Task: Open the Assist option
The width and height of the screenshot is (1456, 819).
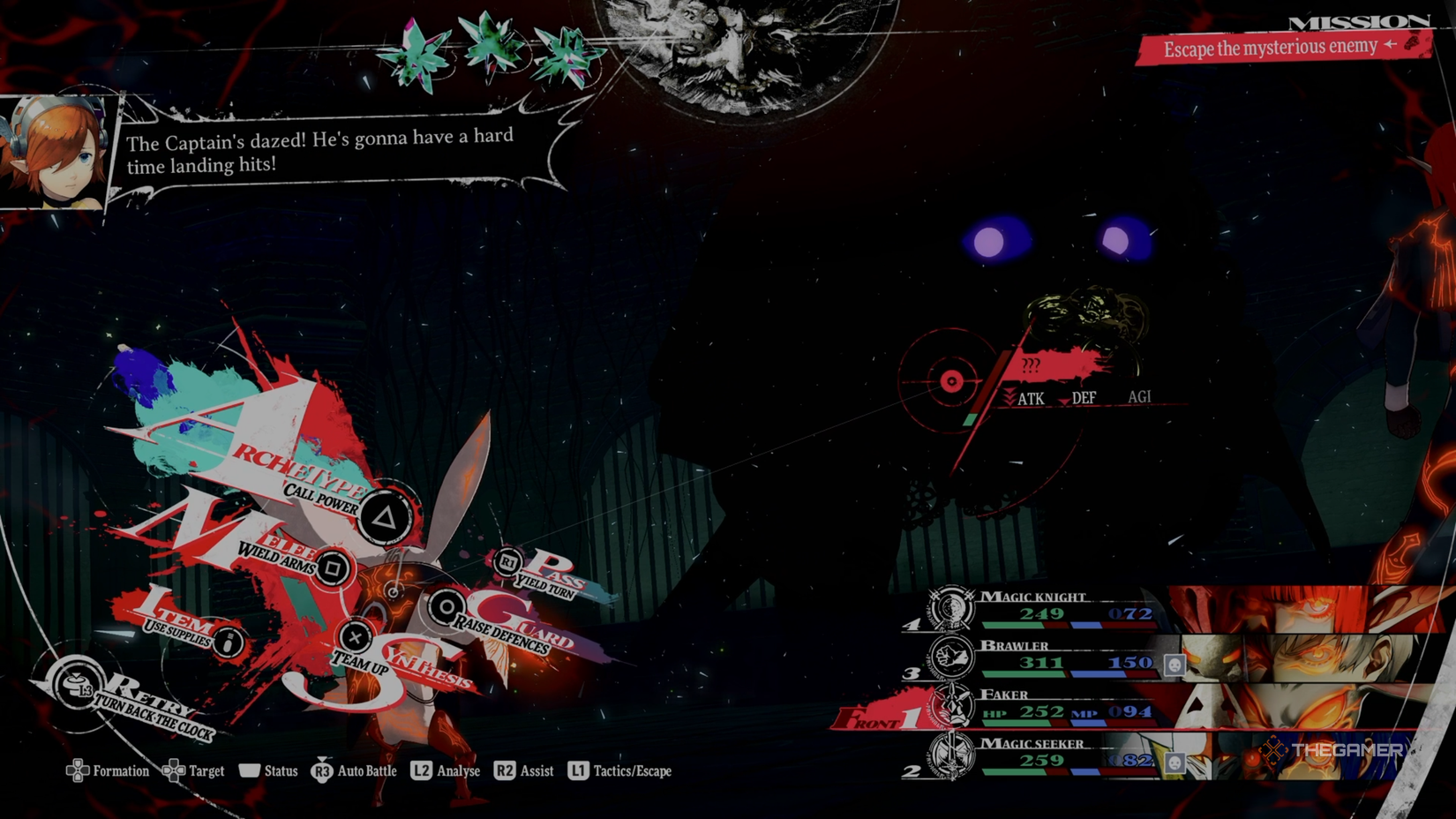Action: (x=524, y=771)
